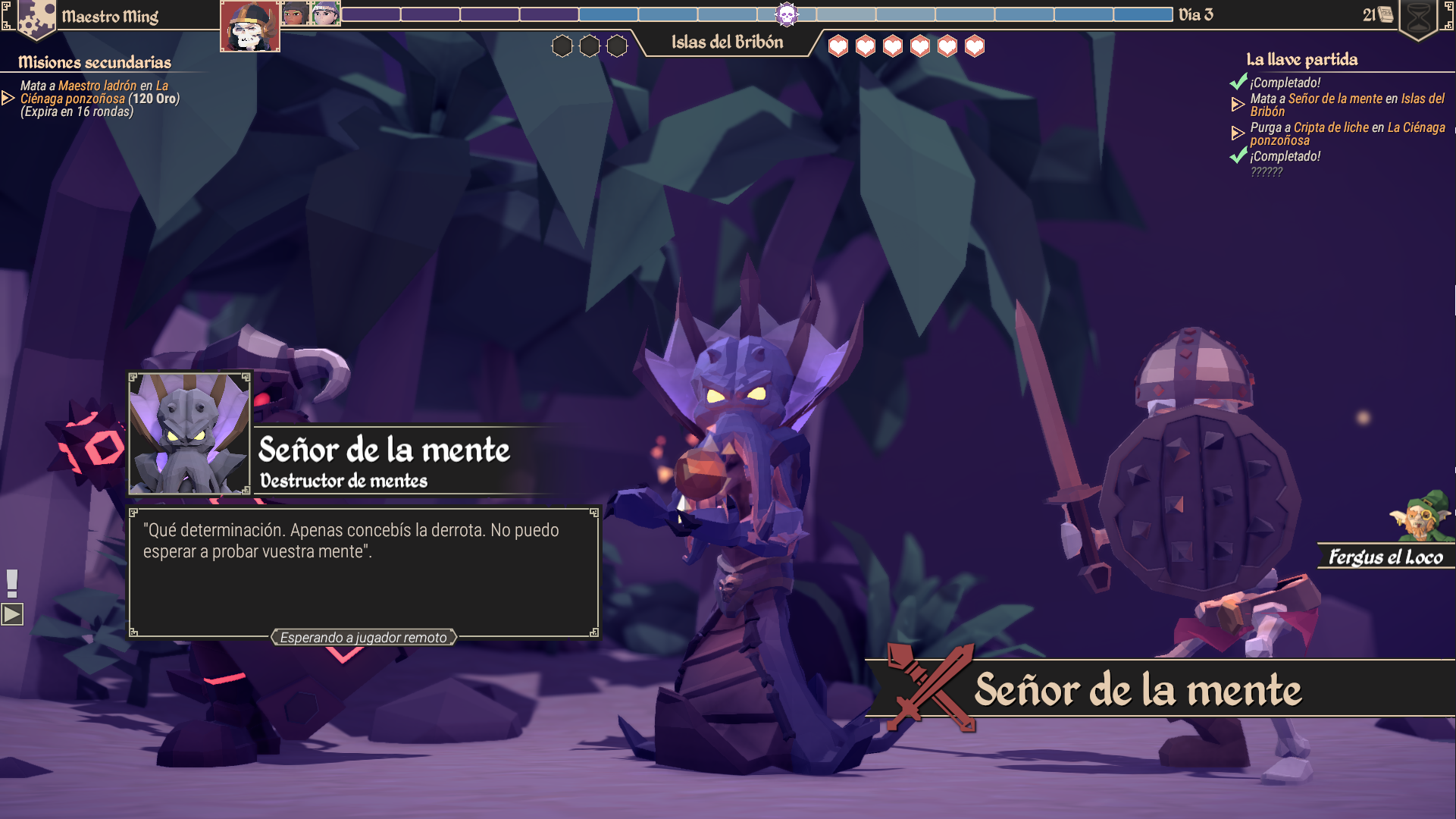Click the play arrow button under the exclamation mark
Image resolution: width=1456 pixels, height=819 pixels.
click(x=12, y=613)
